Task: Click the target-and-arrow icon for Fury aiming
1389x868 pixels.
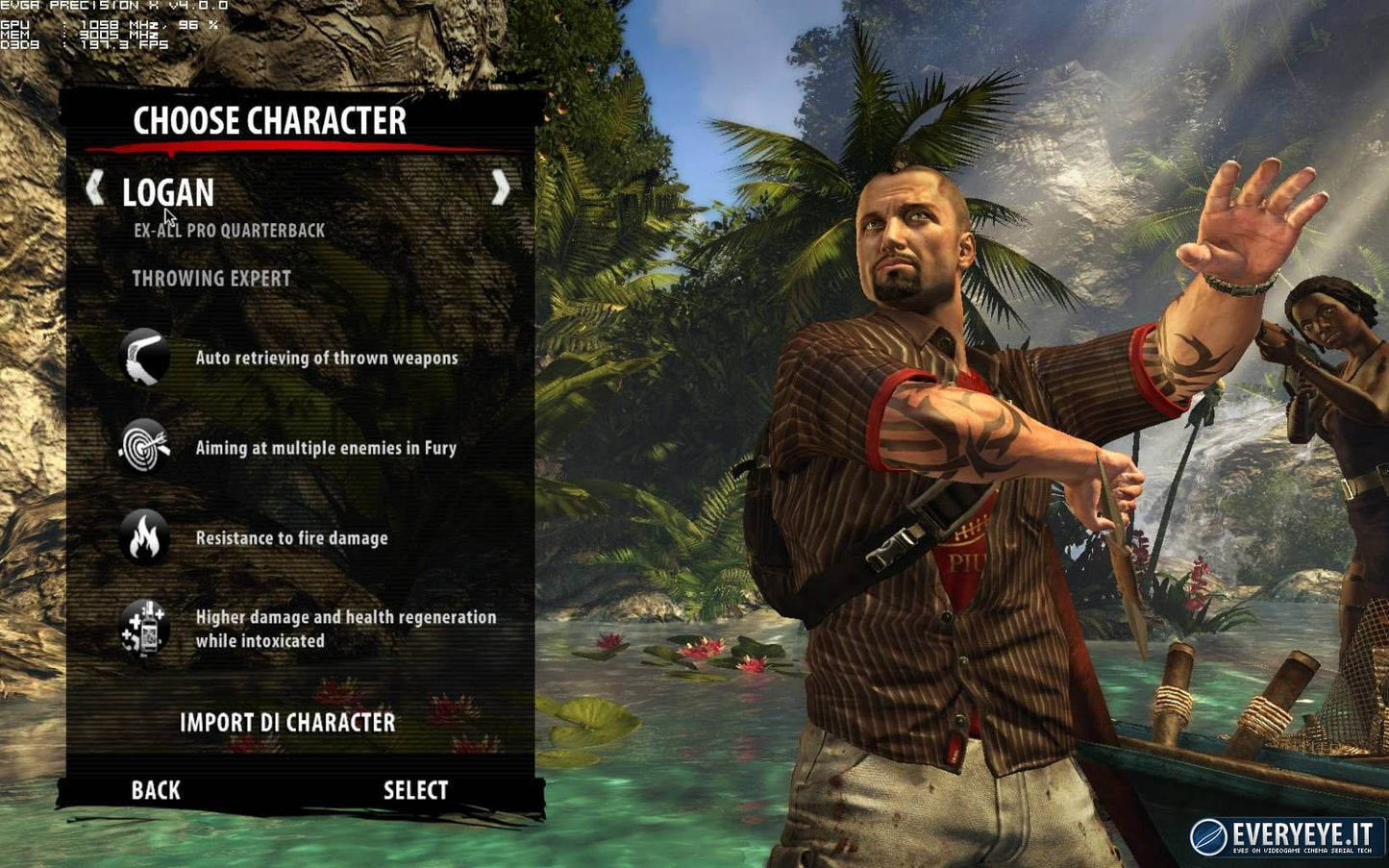Action: pyautogui.click(x=142, y=447)
